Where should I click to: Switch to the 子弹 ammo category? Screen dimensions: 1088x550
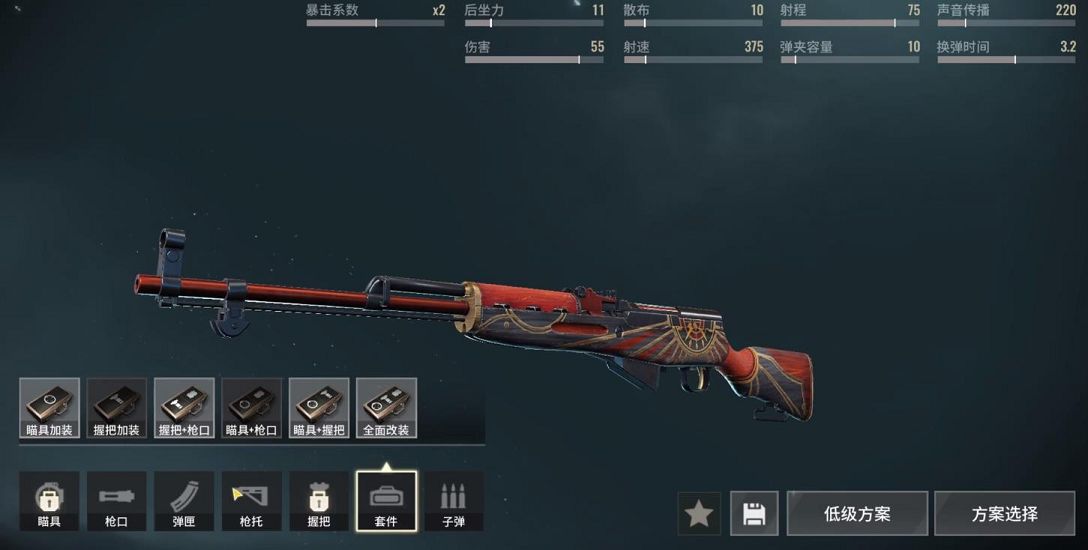coord(454,501)
